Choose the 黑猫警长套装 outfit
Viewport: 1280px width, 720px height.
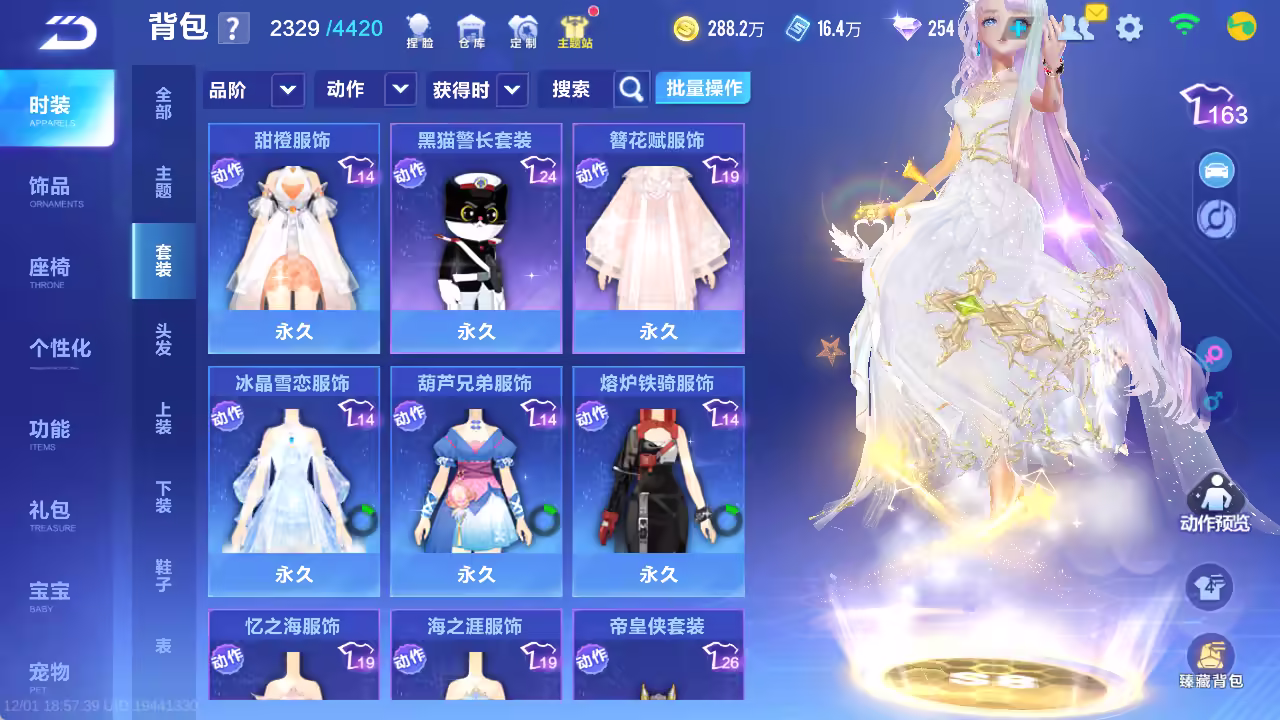(x=476, y=238)
